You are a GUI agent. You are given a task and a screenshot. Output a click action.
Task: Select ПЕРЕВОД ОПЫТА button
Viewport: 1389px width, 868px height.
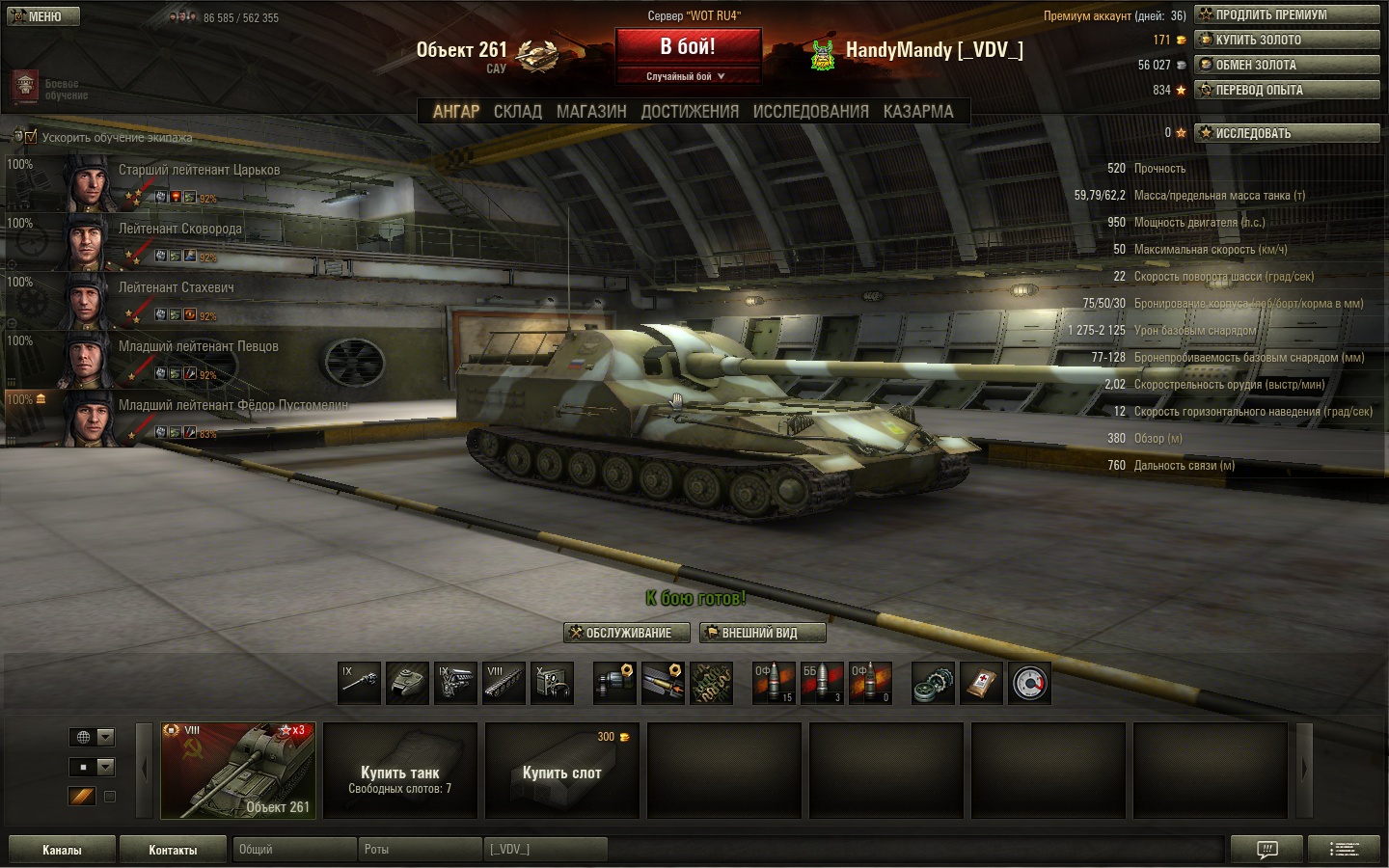tap(1287, 90)
